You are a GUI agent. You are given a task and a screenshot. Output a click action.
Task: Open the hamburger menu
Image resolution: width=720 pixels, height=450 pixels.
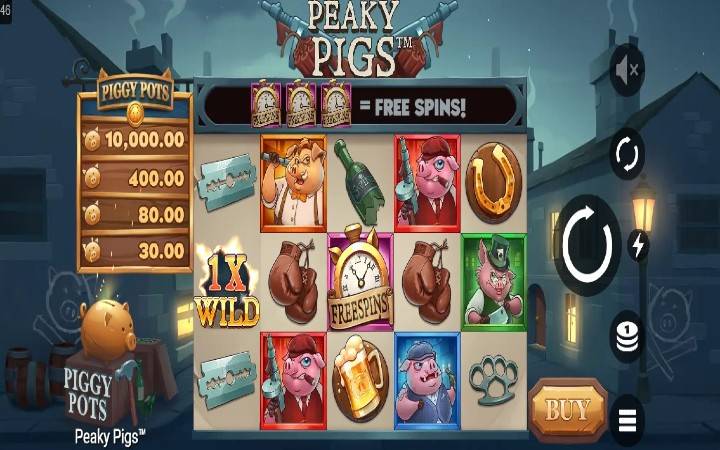(x=627, y=419)
